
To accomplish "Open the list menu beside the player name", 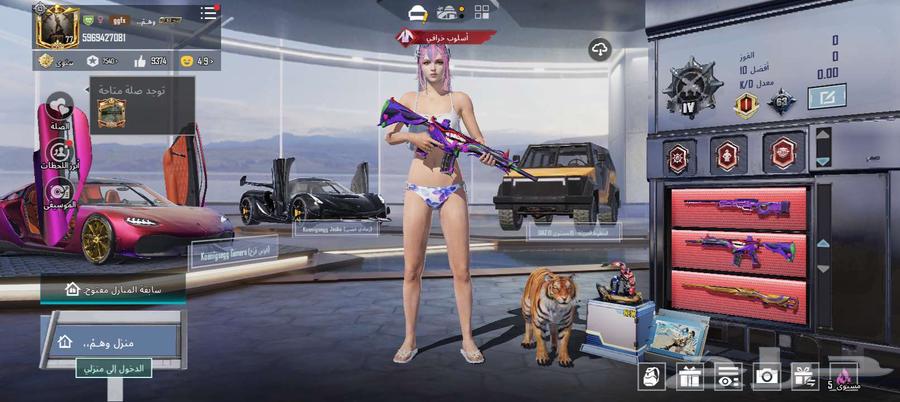I will (x=208, y=13).
